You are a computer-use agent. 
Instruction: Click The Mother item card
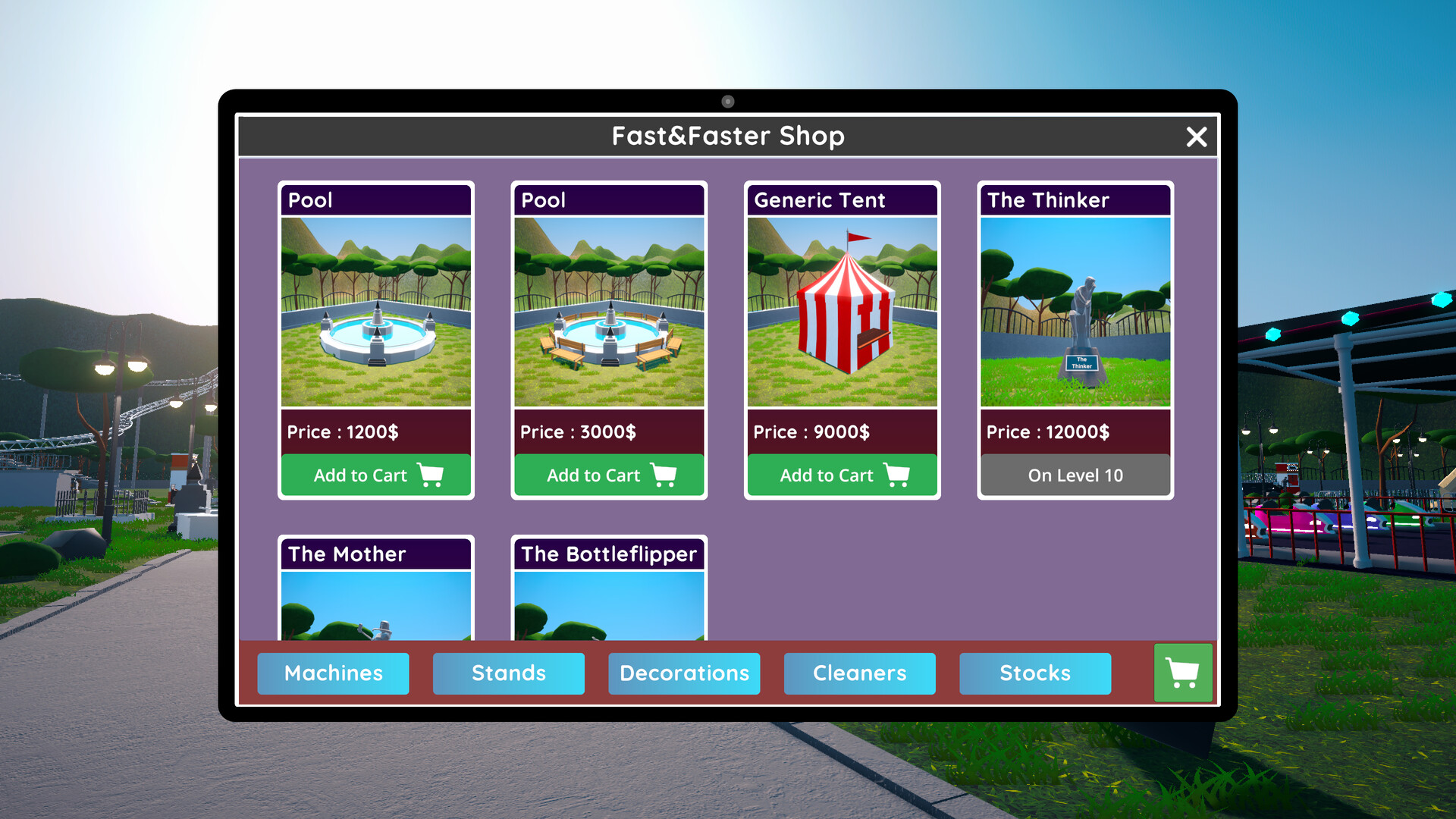(375, 591)
